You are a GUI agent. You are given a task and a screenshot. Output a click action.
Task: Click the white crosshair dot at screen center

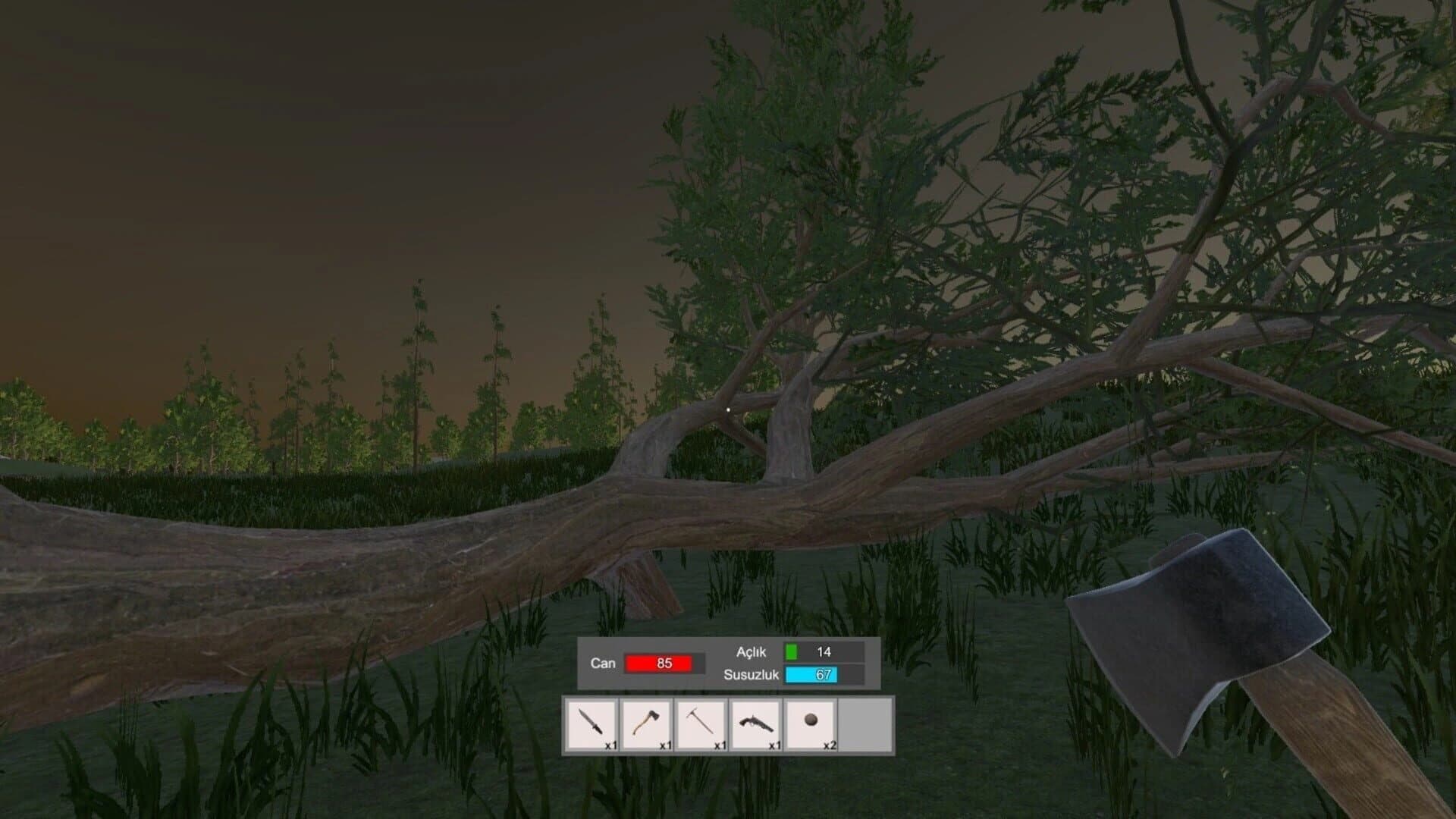pos(728,408)
